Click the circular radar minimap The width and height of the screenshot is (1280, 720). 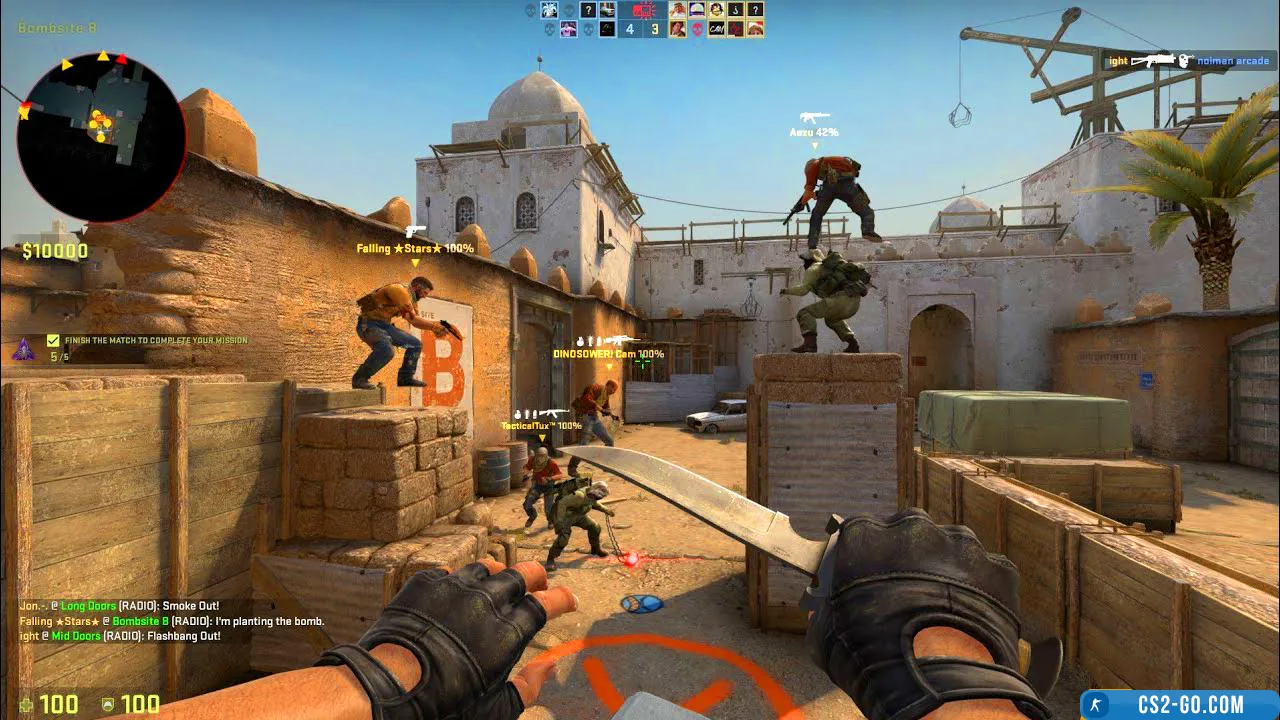101,137
